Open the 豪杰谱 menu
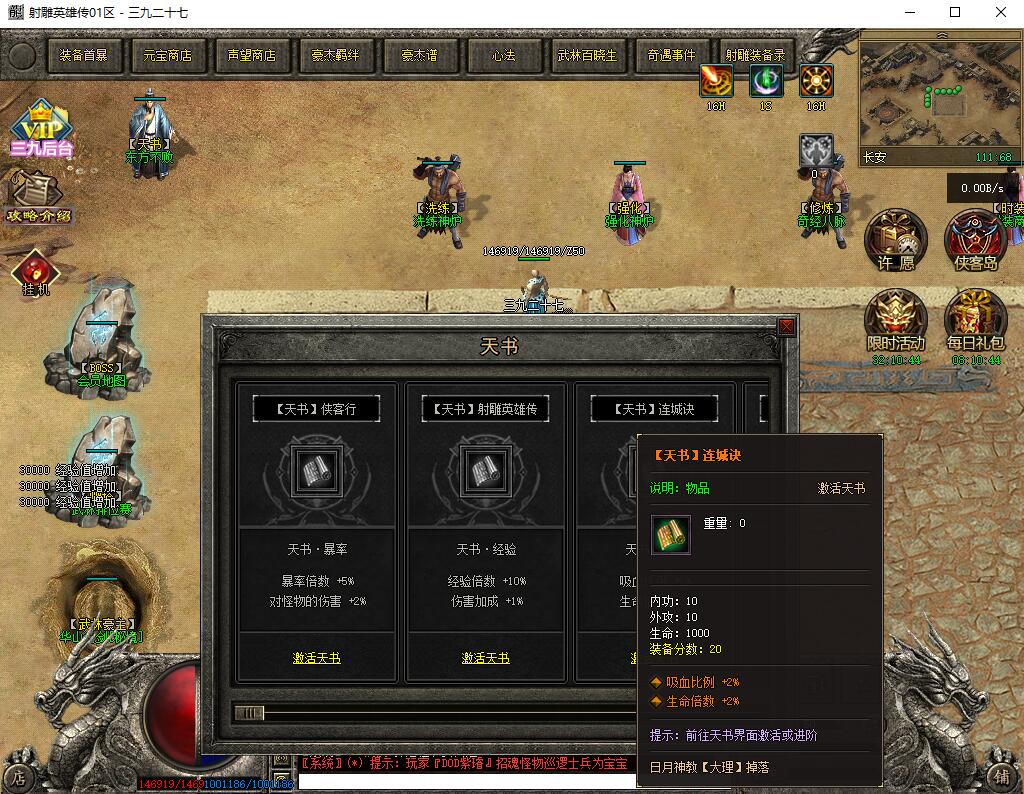 tap(420, 55)
